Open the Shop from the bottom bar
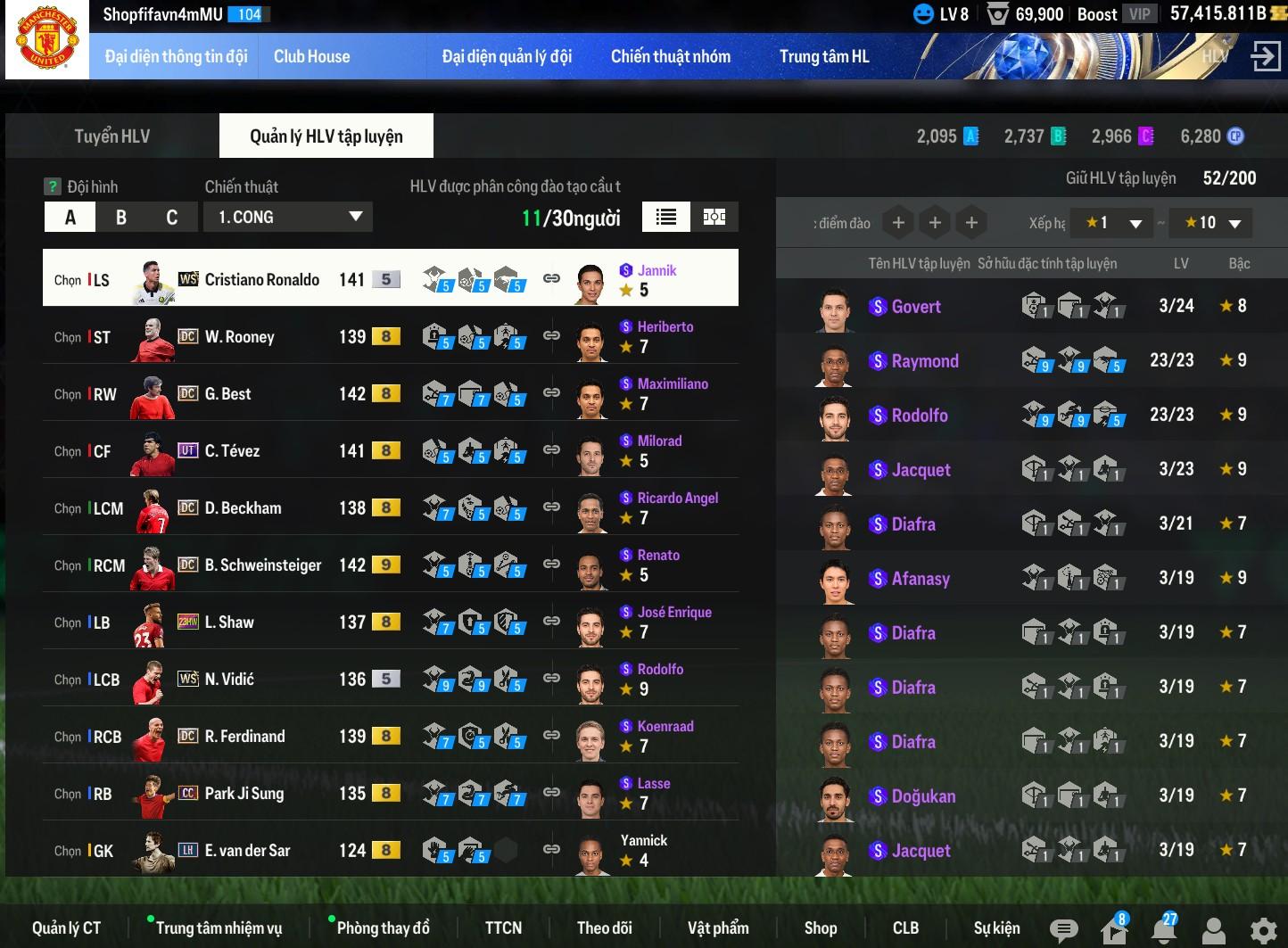This screenshot has width=1288, height=948. click(x=820, y=928)
